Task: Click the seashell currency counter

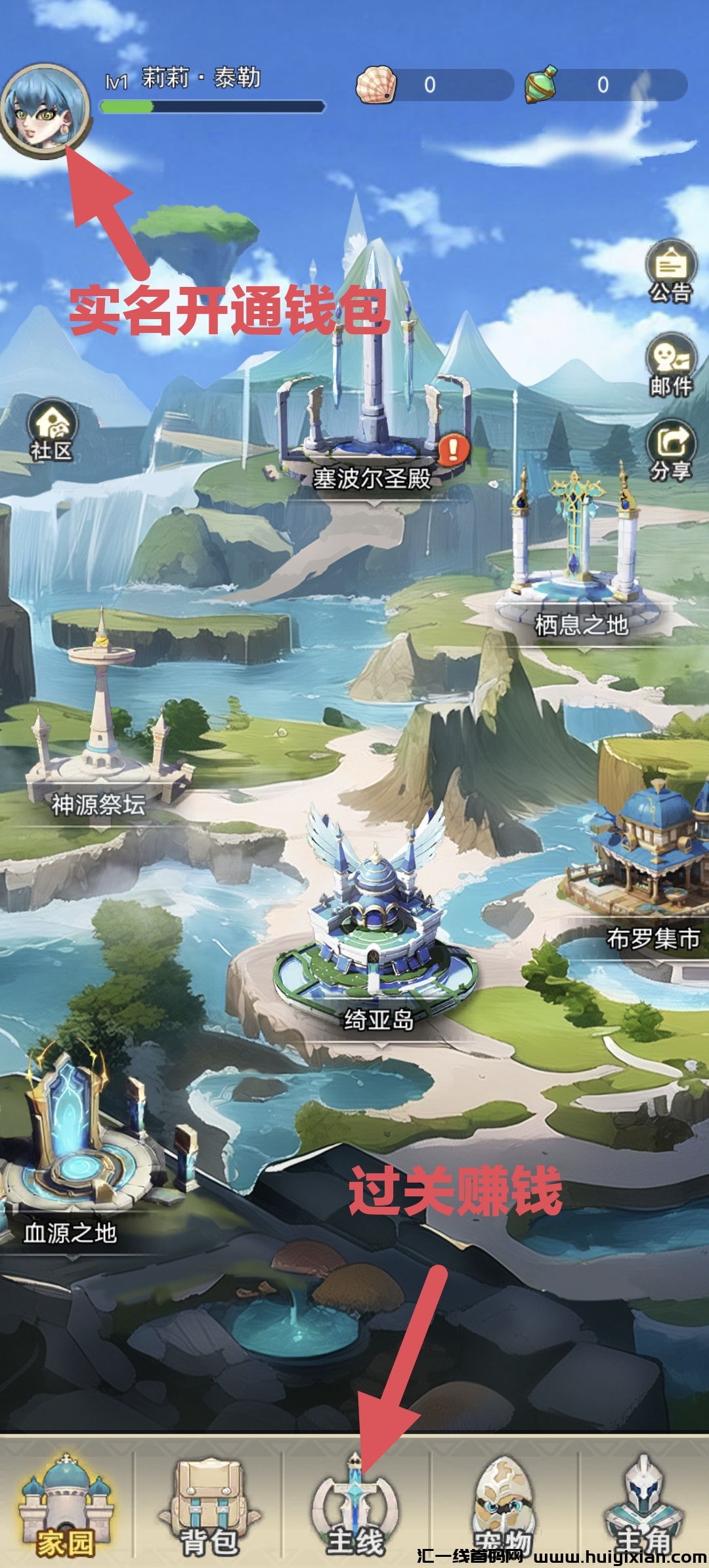Action: tap(433, 85)
